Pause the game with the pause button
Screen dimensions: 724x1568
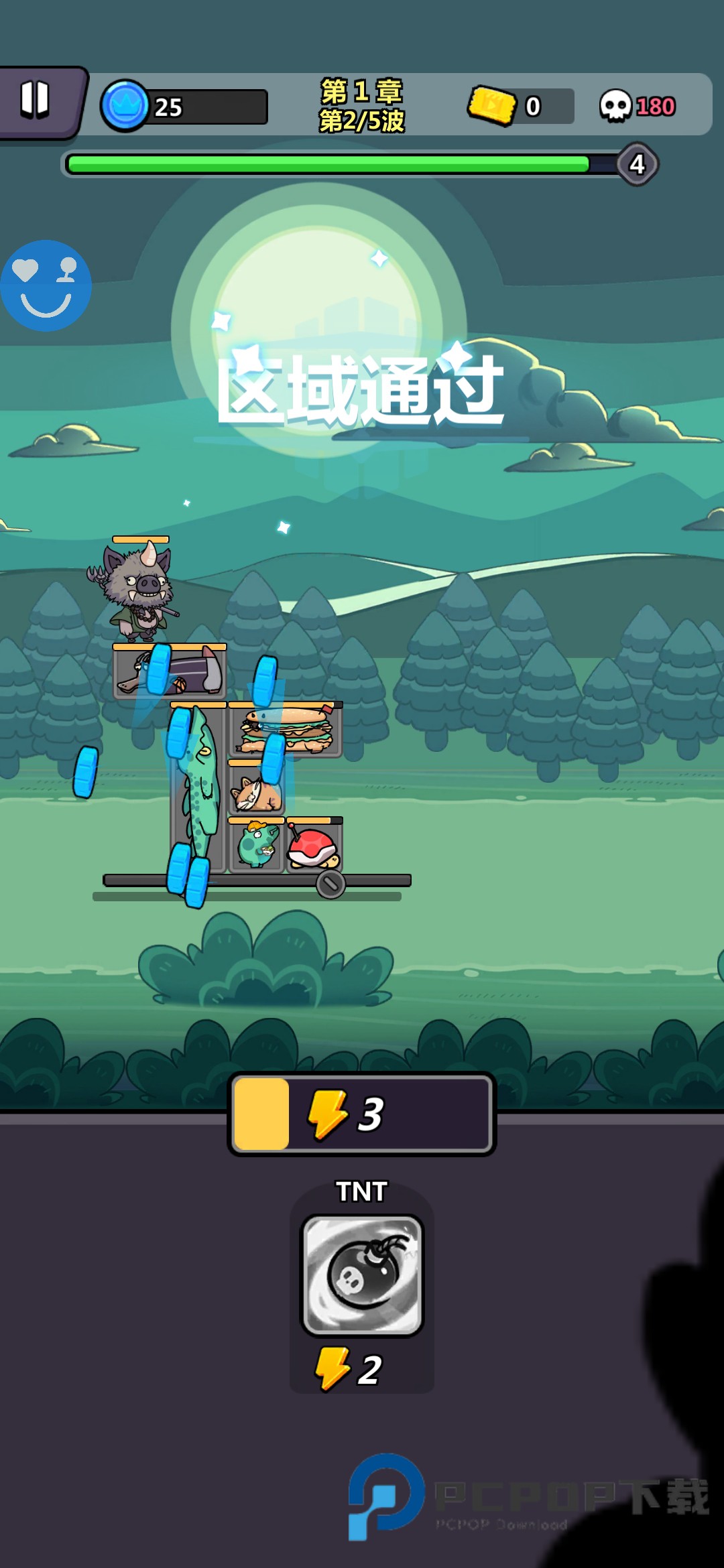coord(35,101)
